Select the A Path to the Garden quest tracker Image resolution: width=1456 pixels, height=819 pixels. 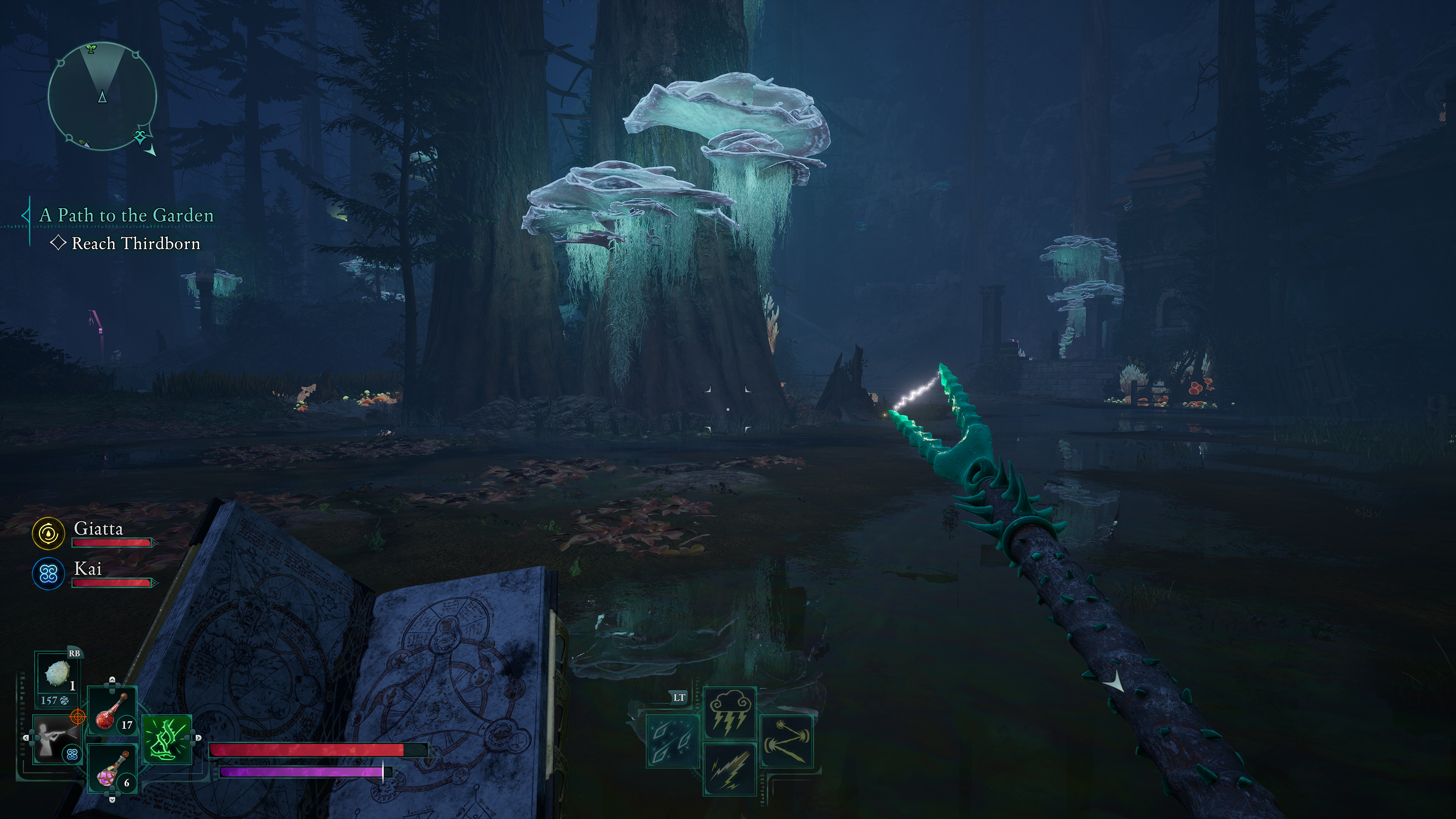(x=127, y=215)
